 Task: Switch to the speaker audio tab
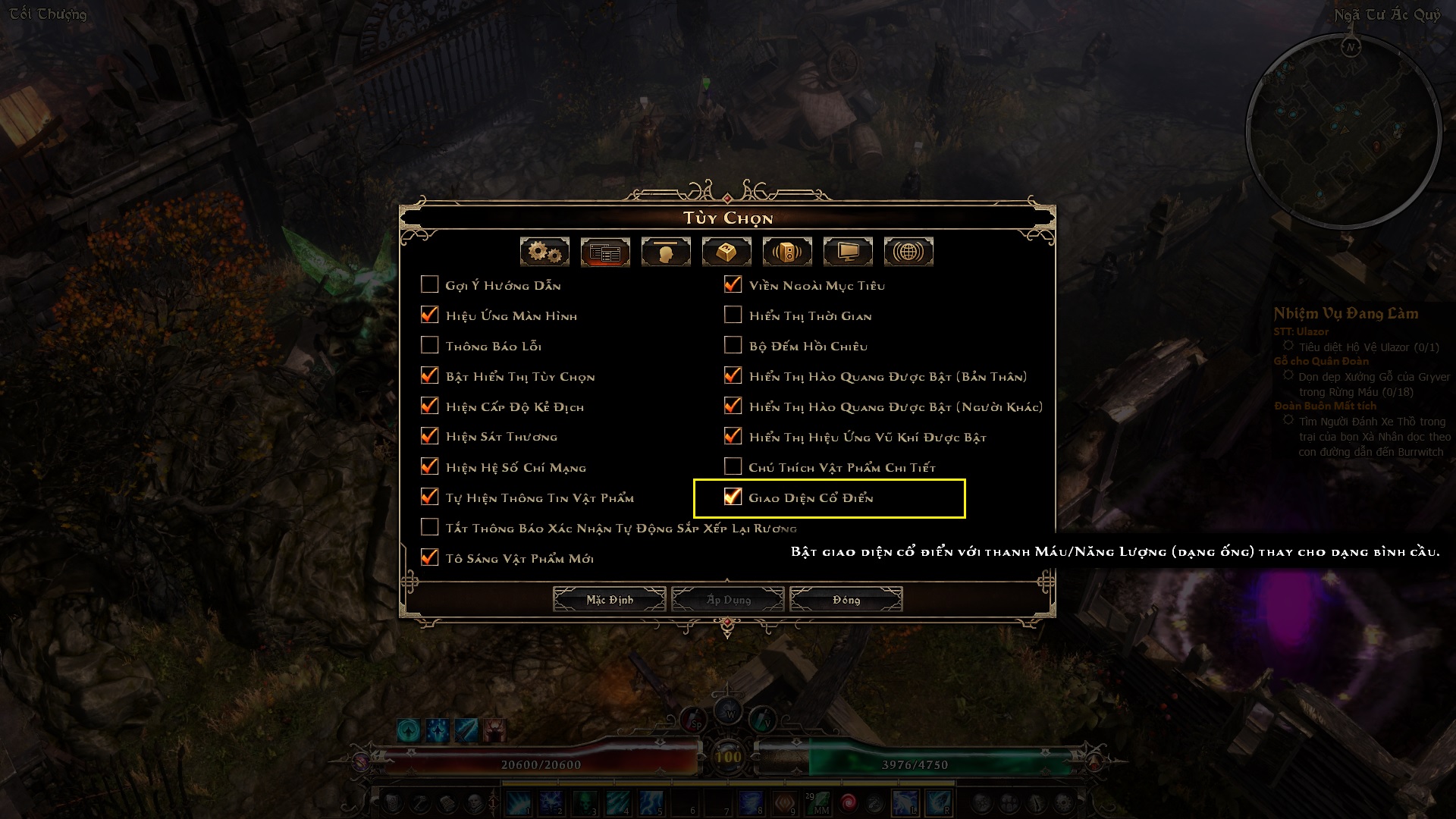pos(787,252)
